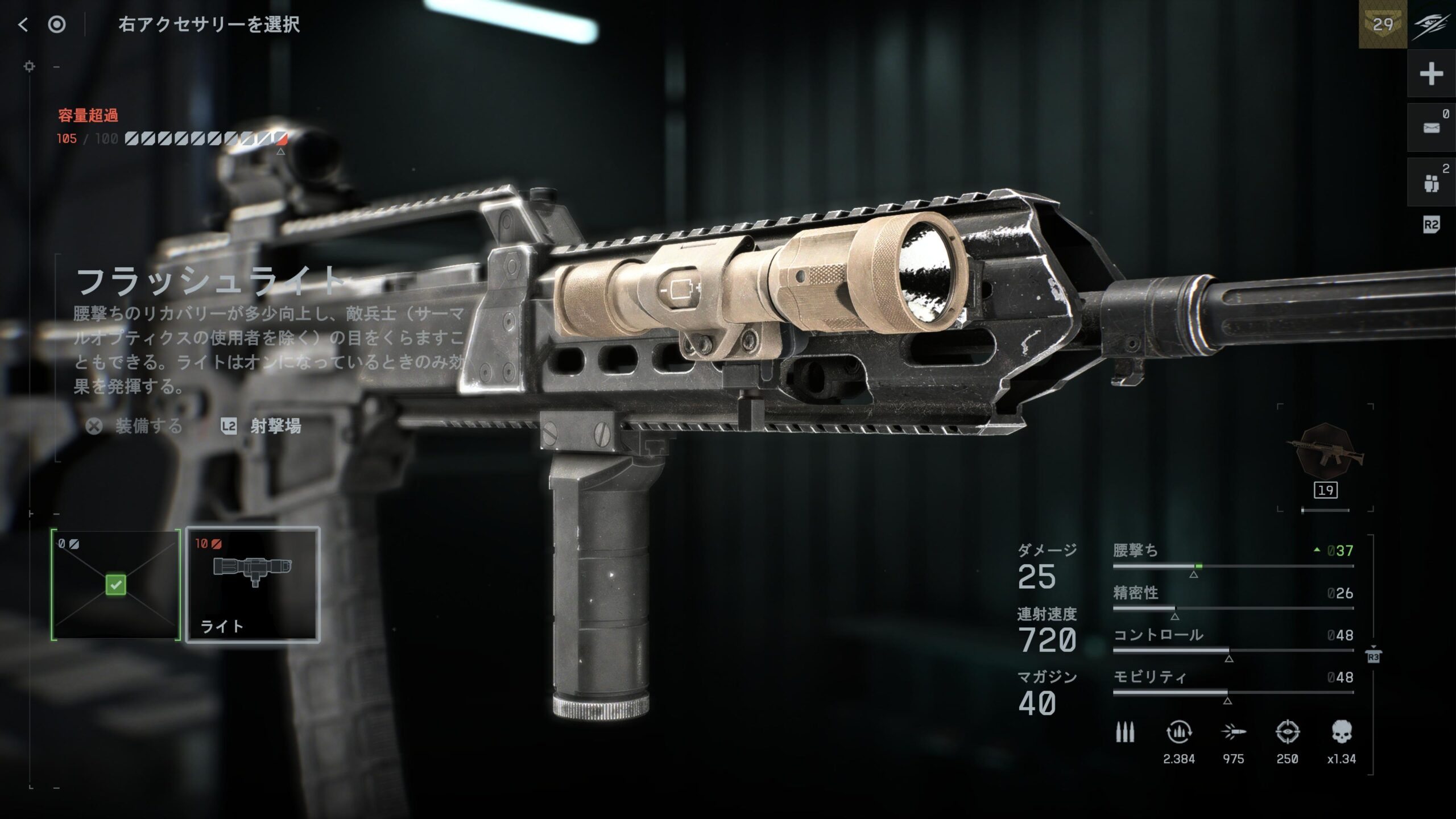The width and height of the screenshot is (1456, 819).
Task: Open the plus button menu
Action: click(x=1431, y=74)
